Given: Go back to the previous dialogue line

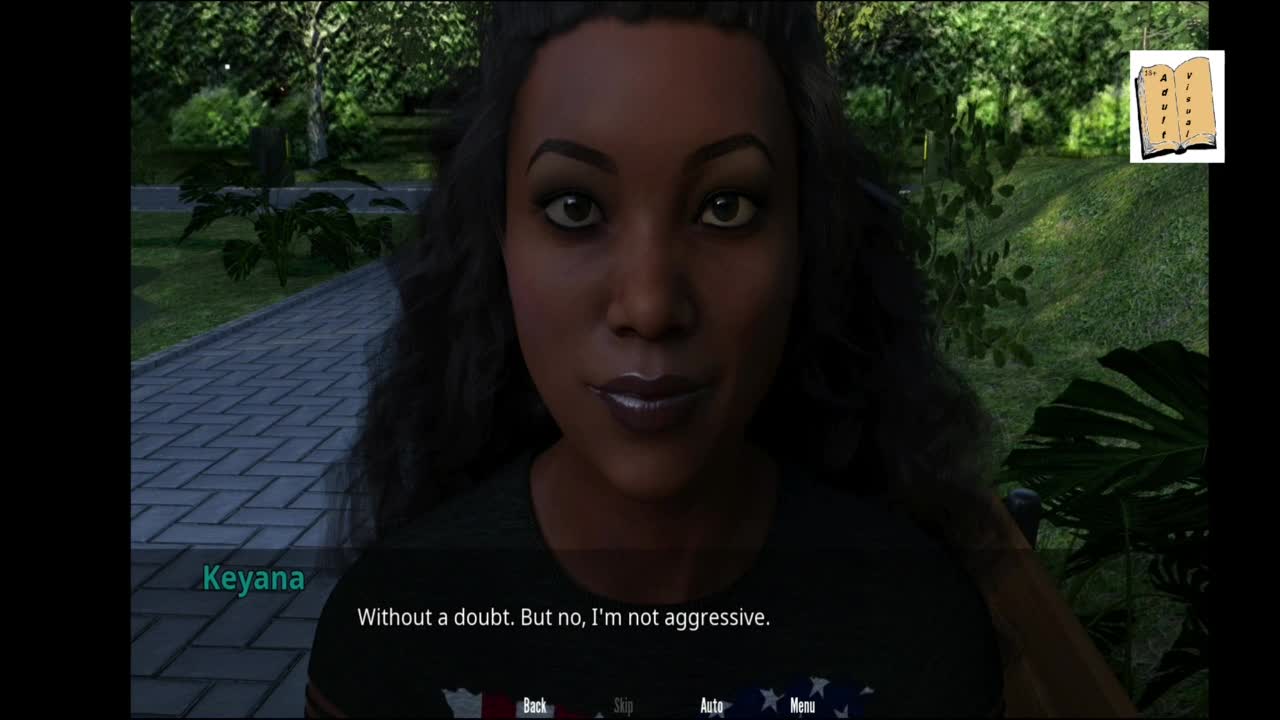Looking at the screenshot, I should tap(535, 706).
